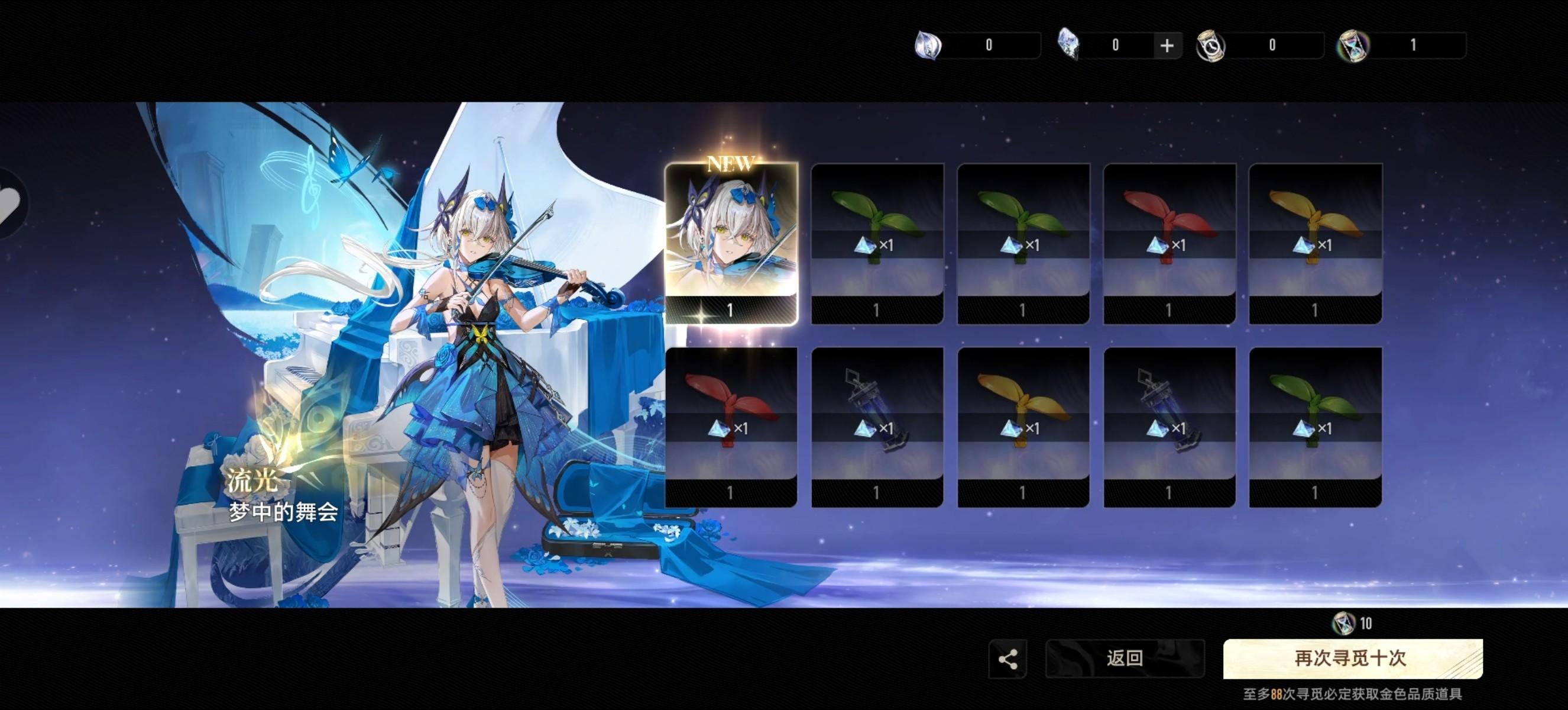Click 再次寻觅十次 to pull ten again
Image resolution: width=1568 pixels, height=710 pixels.
click(1352, 659)
